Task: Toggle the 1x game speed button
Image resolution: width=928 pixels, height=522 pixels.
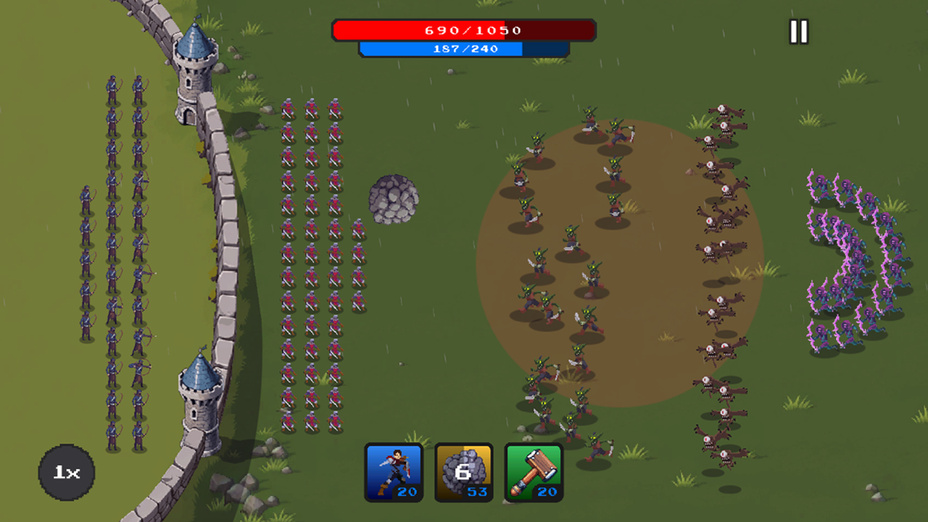Action: point(66,472)
